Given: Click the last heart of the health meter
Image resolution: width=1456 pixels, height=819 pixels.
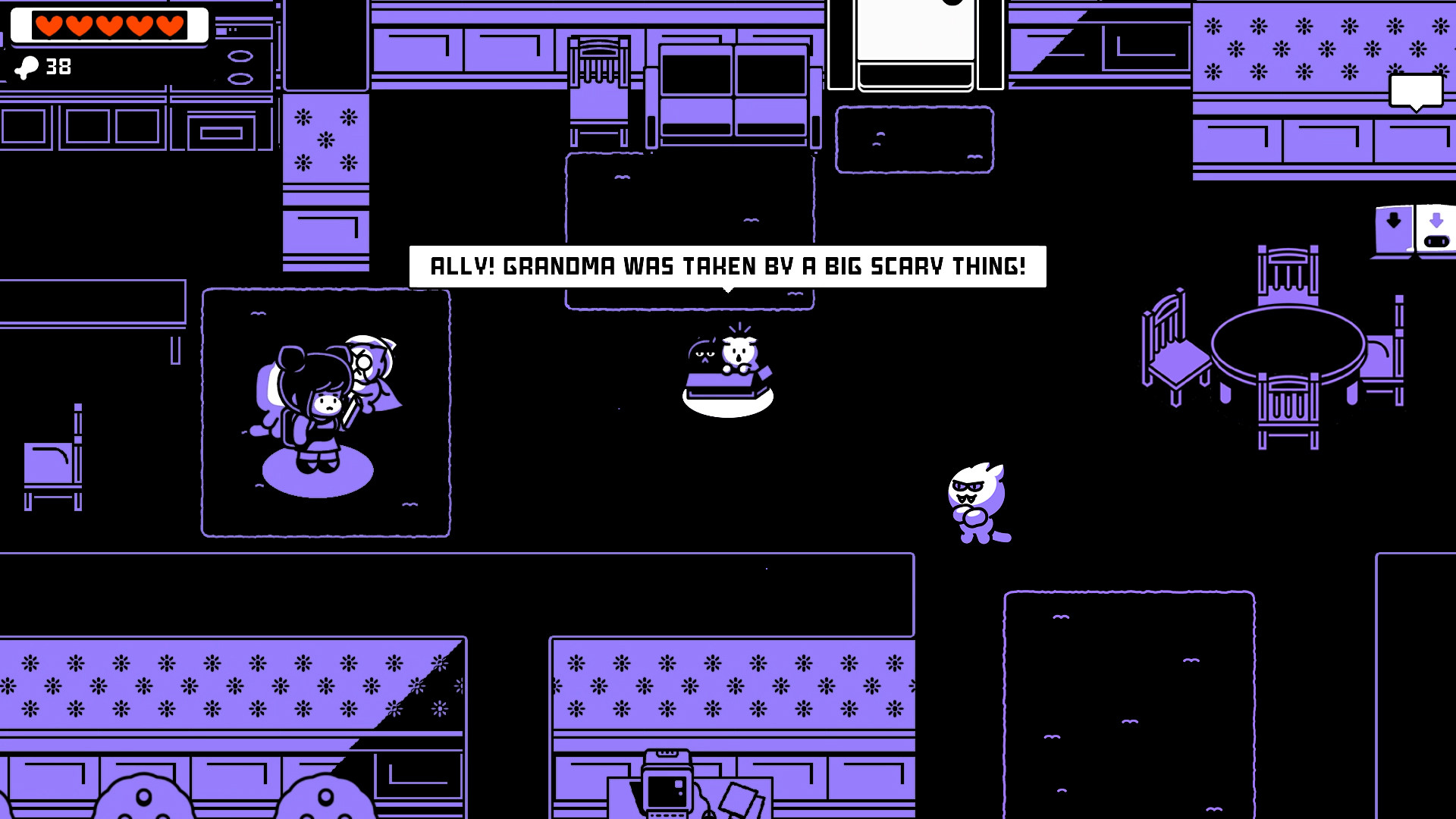Looking at the screenshot, I should [x=168, y=25].
